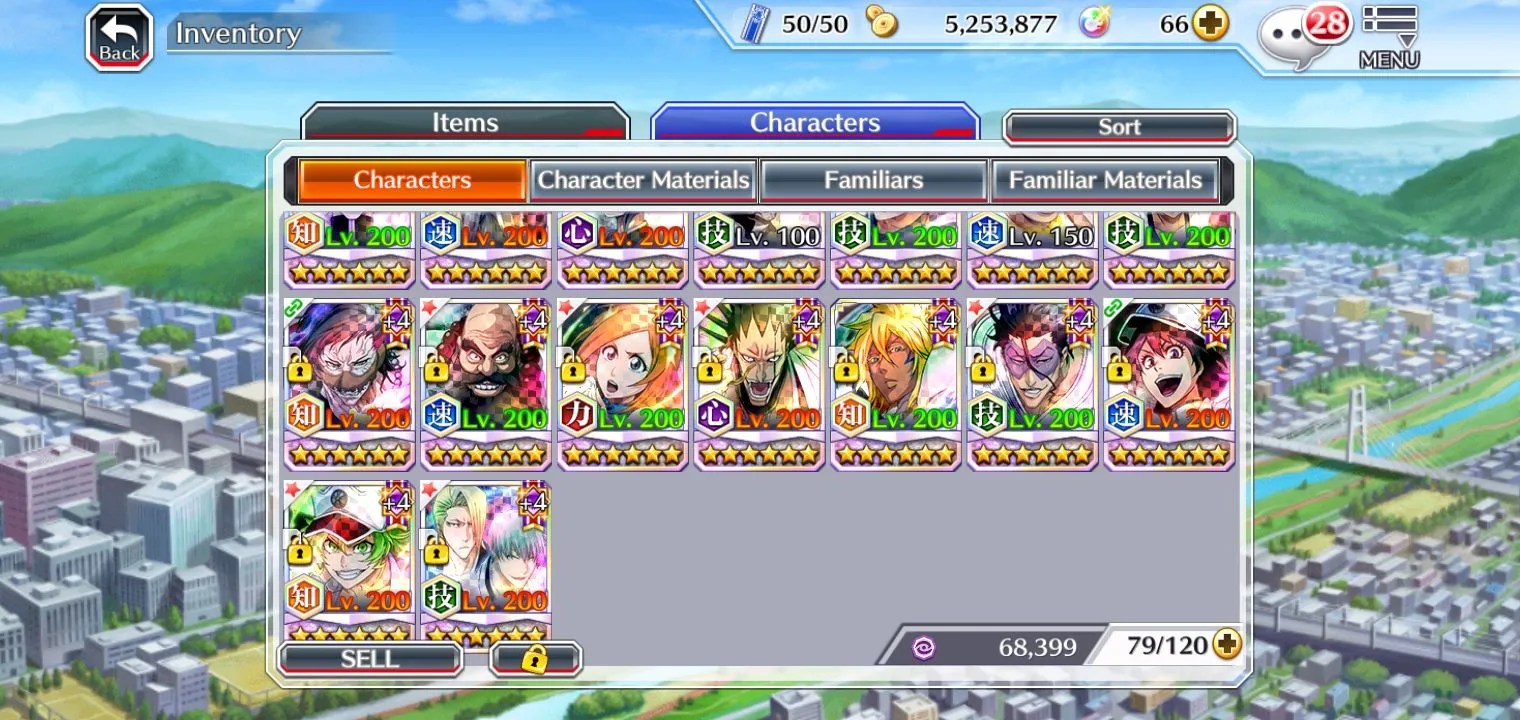Expand inventory capacity with the 79/120 plus
This screenshot has width=1520, height=720.
[1227, 645]
